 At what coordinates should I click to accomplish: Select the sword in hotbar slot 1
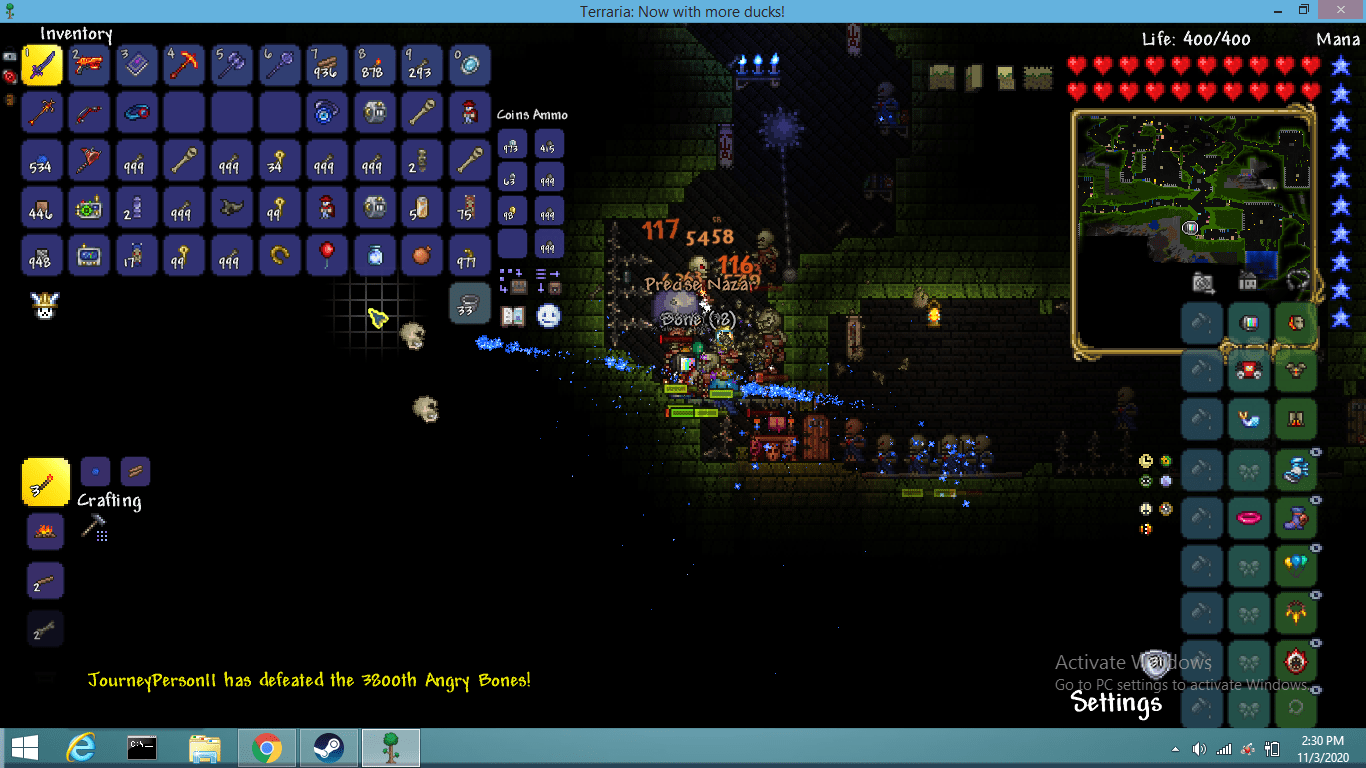click(41, 65)
